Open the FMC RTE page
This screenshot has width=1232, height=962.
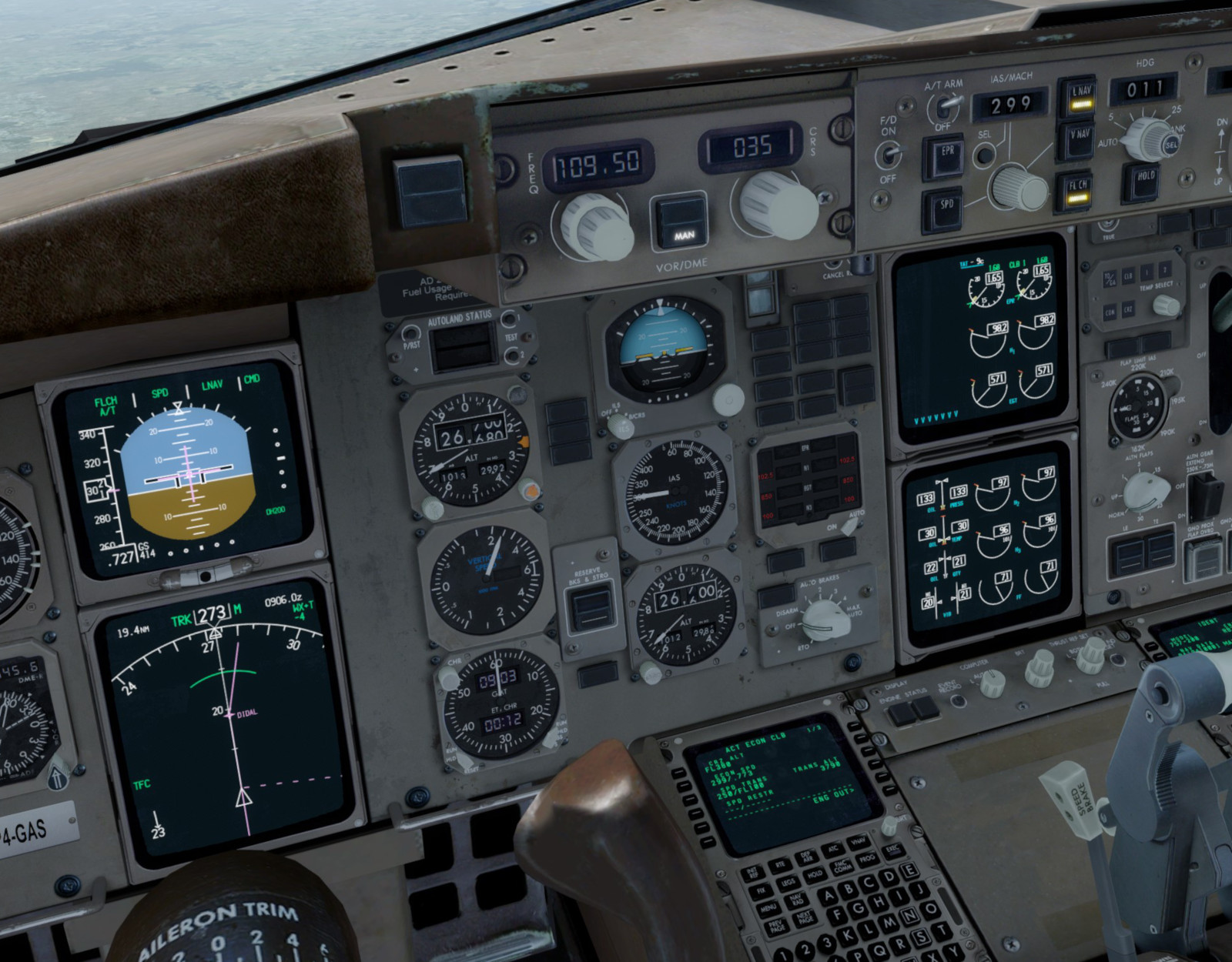click(780, 864)
